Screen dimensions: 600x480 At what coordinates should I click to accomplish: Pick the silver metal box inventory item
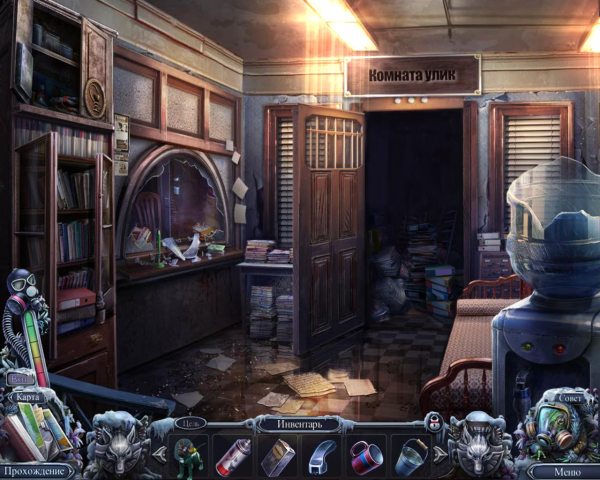coord(277,457)
